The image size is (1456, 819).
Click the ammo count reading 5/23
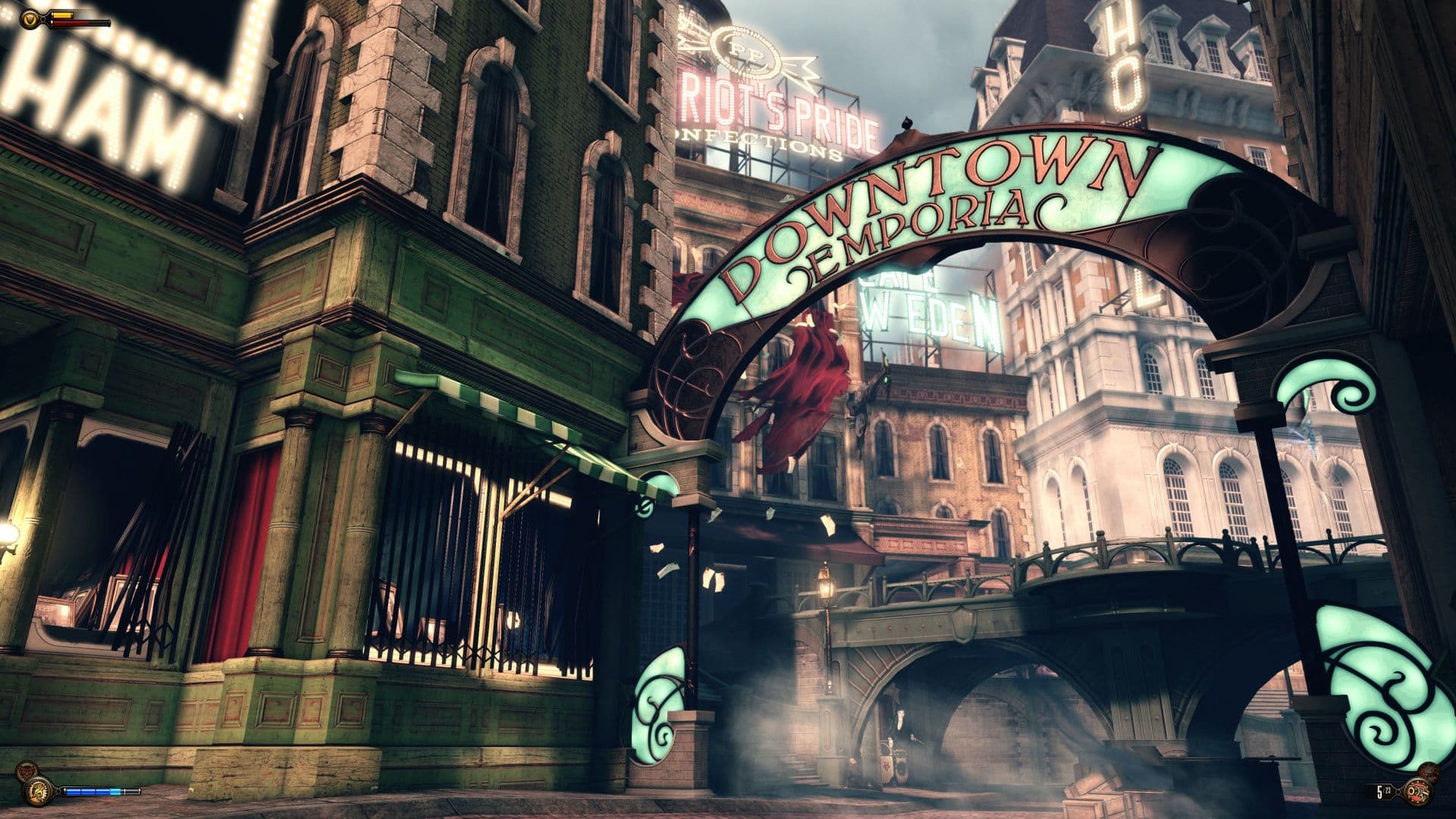1383,791
